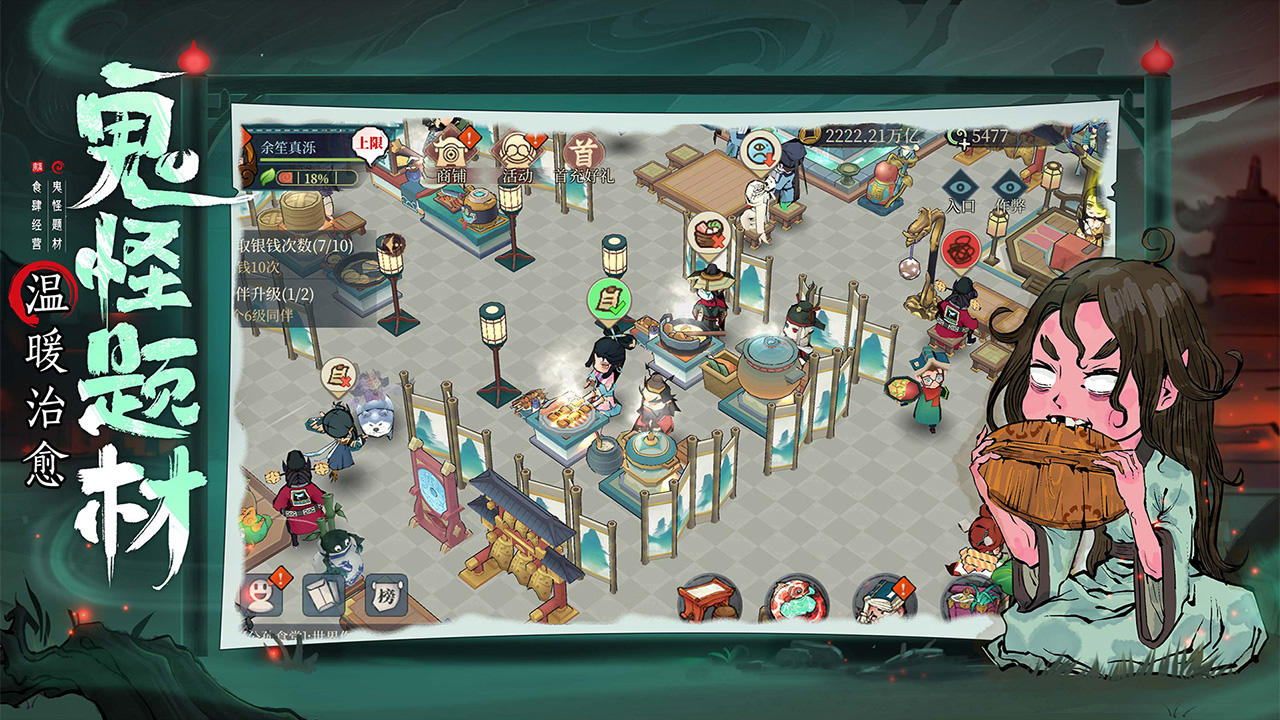Open the smiling face friends button

coord(259,597)
